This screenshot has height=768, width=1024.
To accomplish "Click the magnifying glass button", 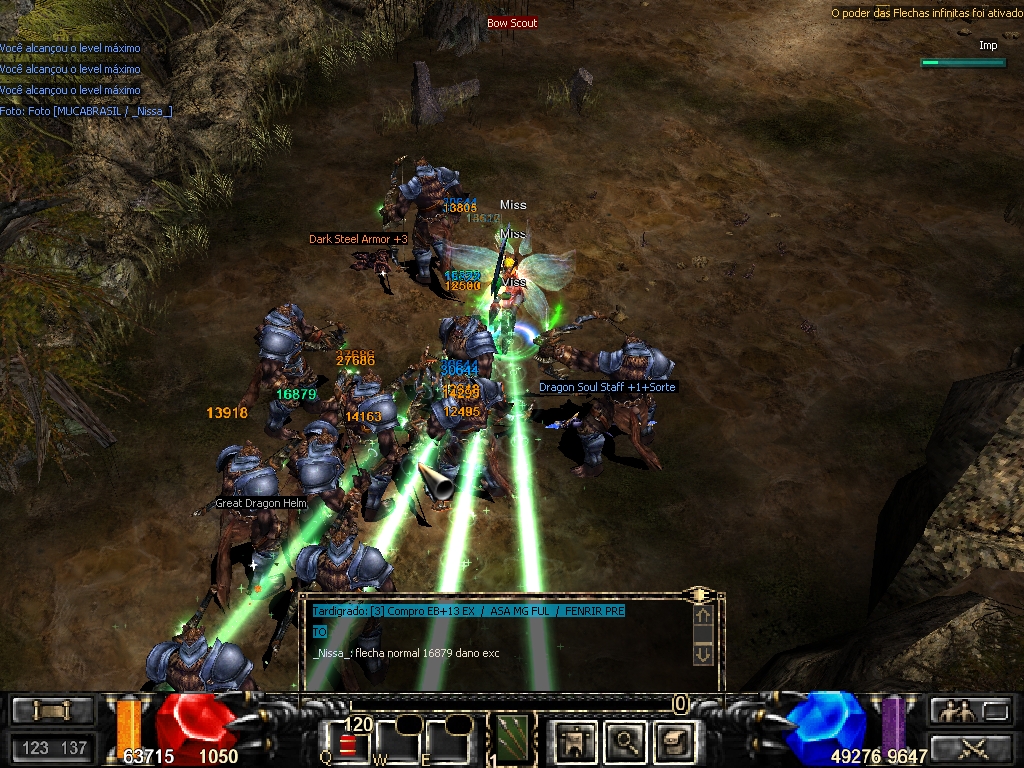I will click(625, 741).
